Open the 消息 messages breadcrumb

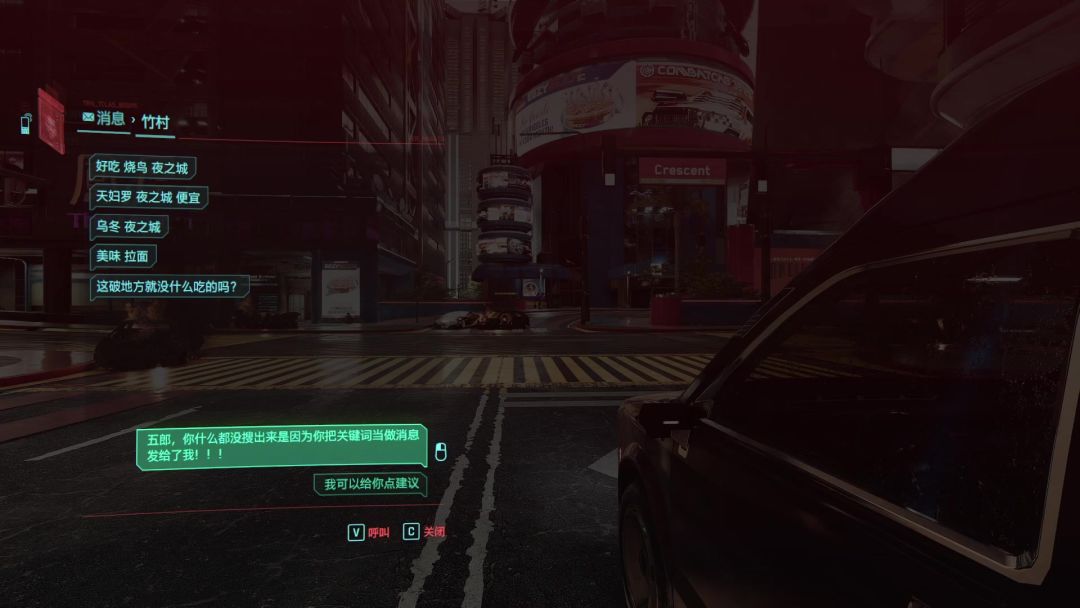click(x=103, y=119)
